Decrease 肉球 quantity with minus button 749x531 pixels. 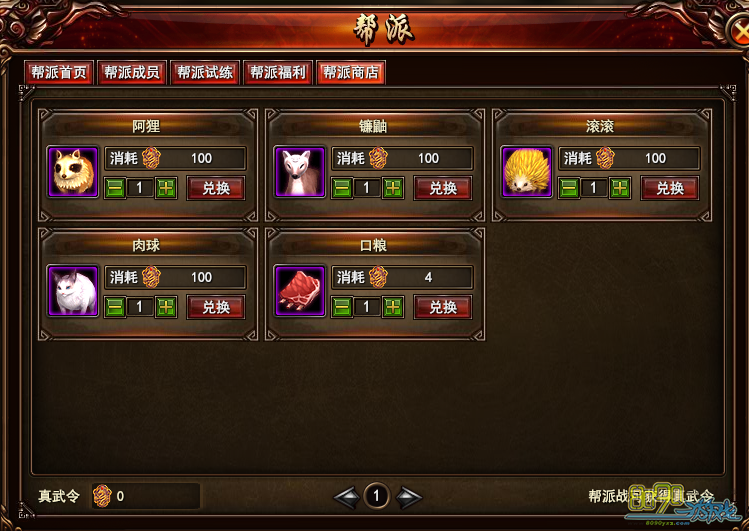115,307
